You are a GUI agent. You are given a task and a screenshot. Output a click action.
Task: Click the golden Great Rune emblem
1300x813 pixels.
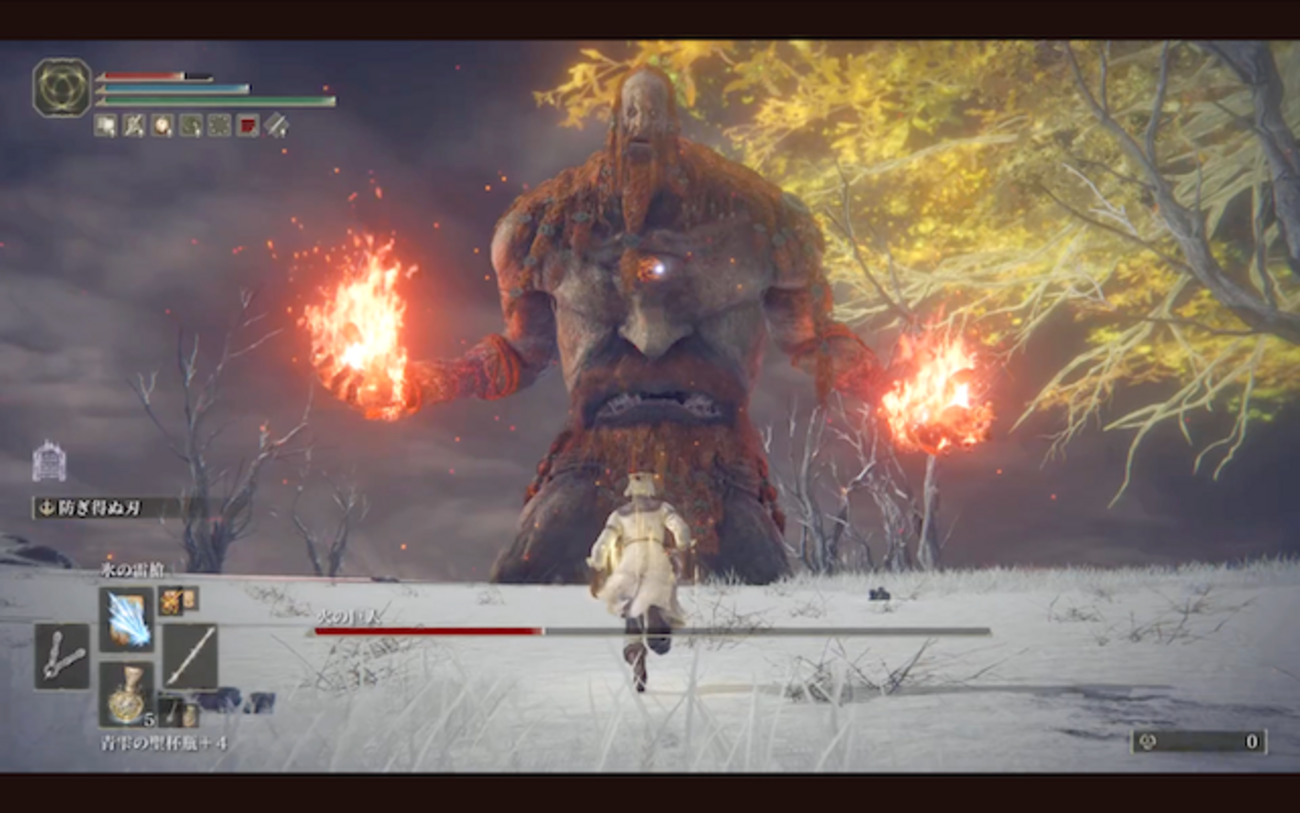(x=62, y=87)
